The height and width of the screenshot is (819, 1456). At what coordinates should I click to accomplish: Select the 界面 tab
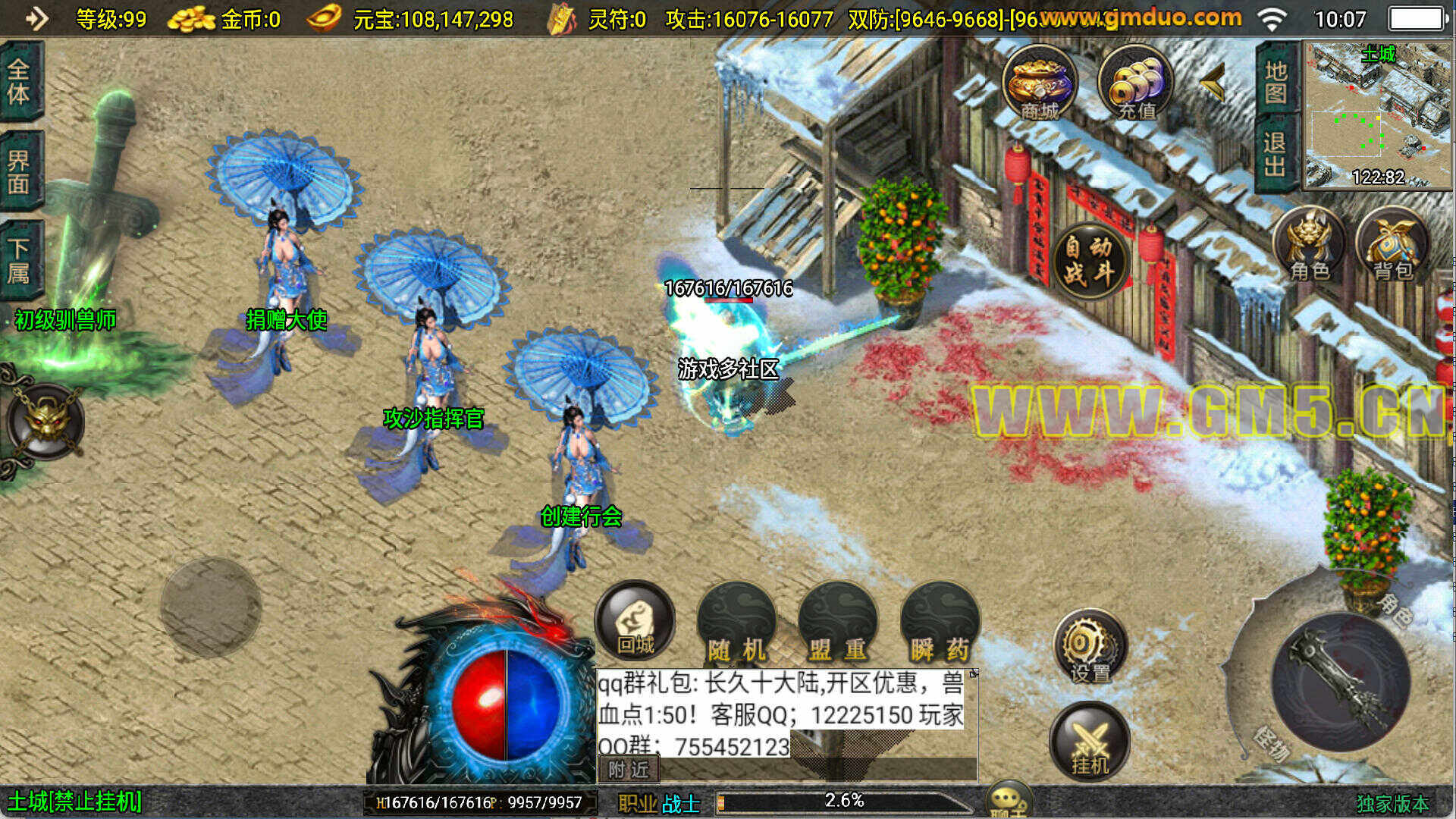pyautogui.click(x=20, y=171)
